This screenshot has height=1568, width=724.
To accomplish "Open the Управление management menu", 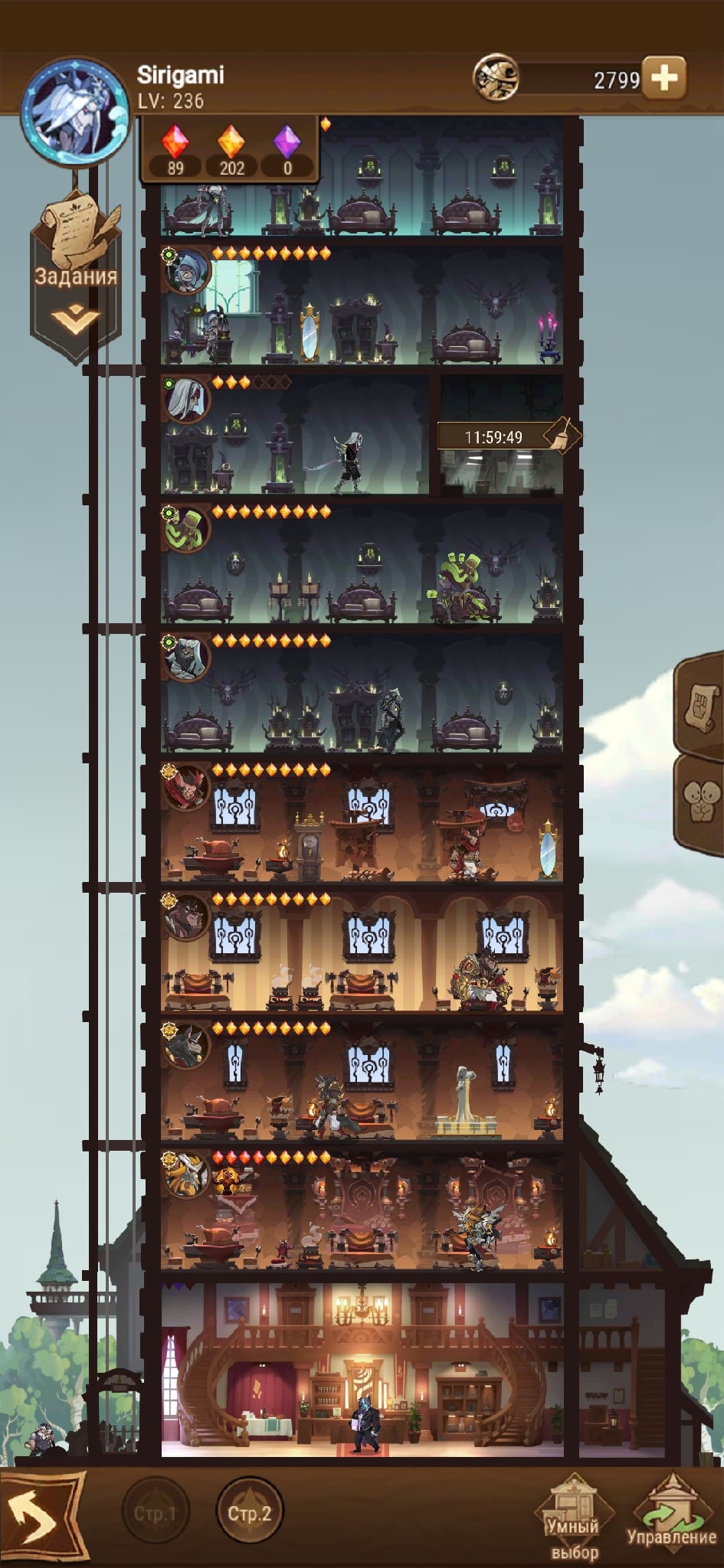I will click(x=671, y=1516).
